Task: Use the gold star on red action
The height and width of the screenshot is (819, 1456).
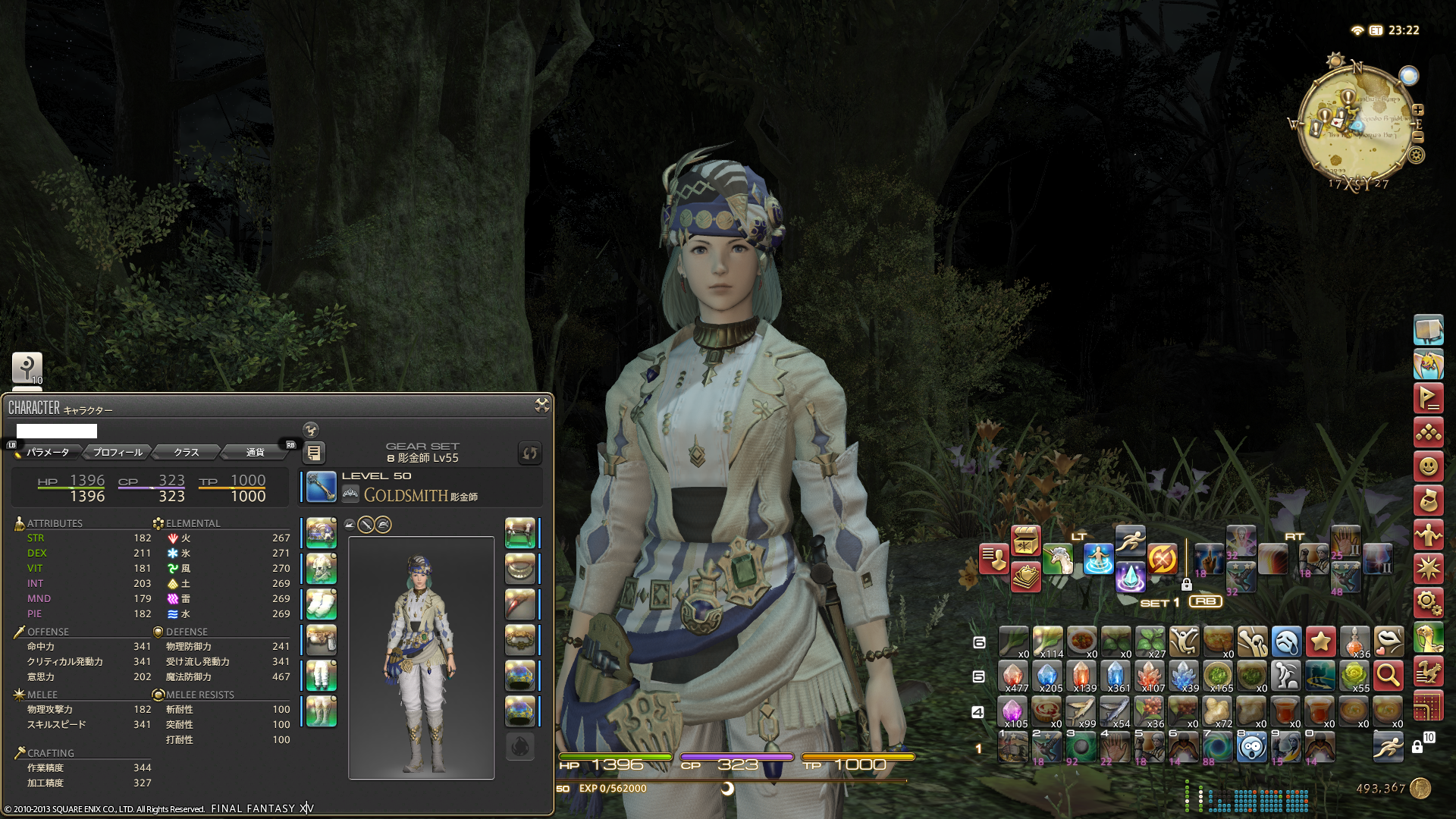Action: click(x=1320, y=642)
